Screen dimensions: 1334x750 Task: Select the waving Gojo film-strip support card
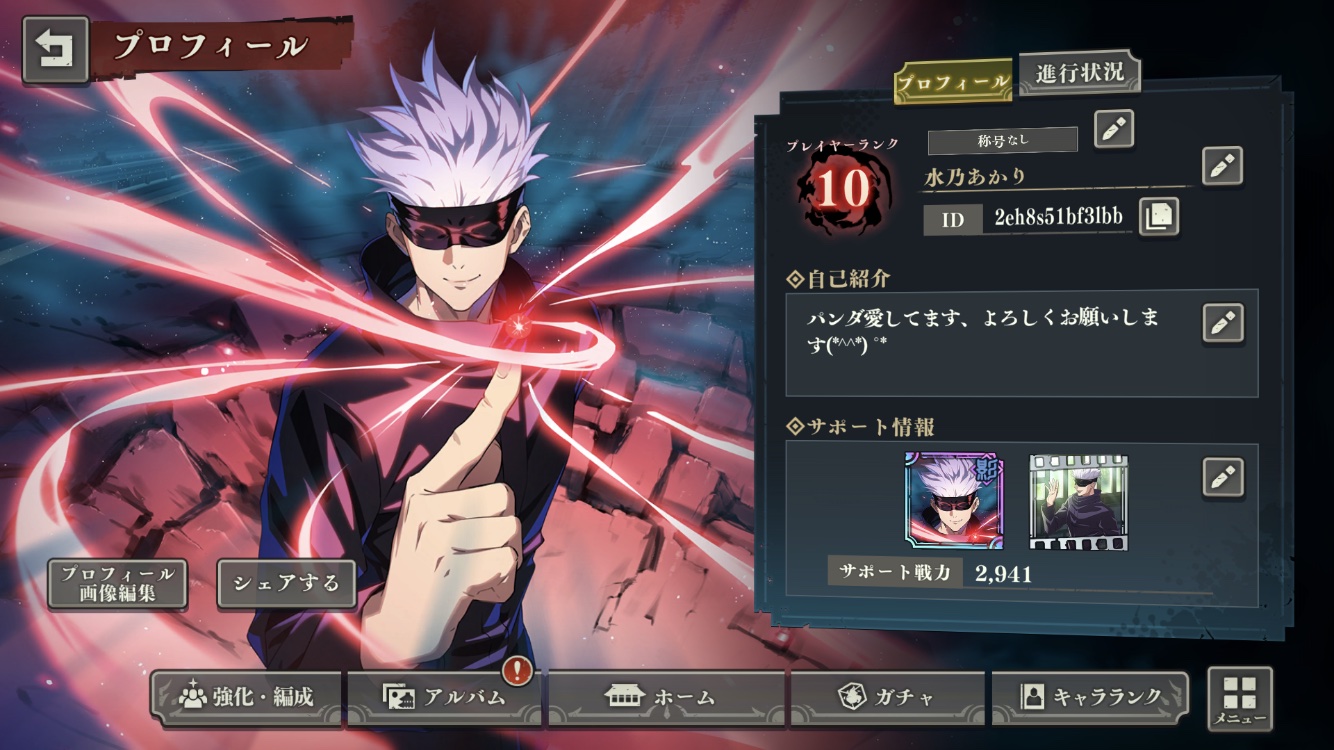1078,502
